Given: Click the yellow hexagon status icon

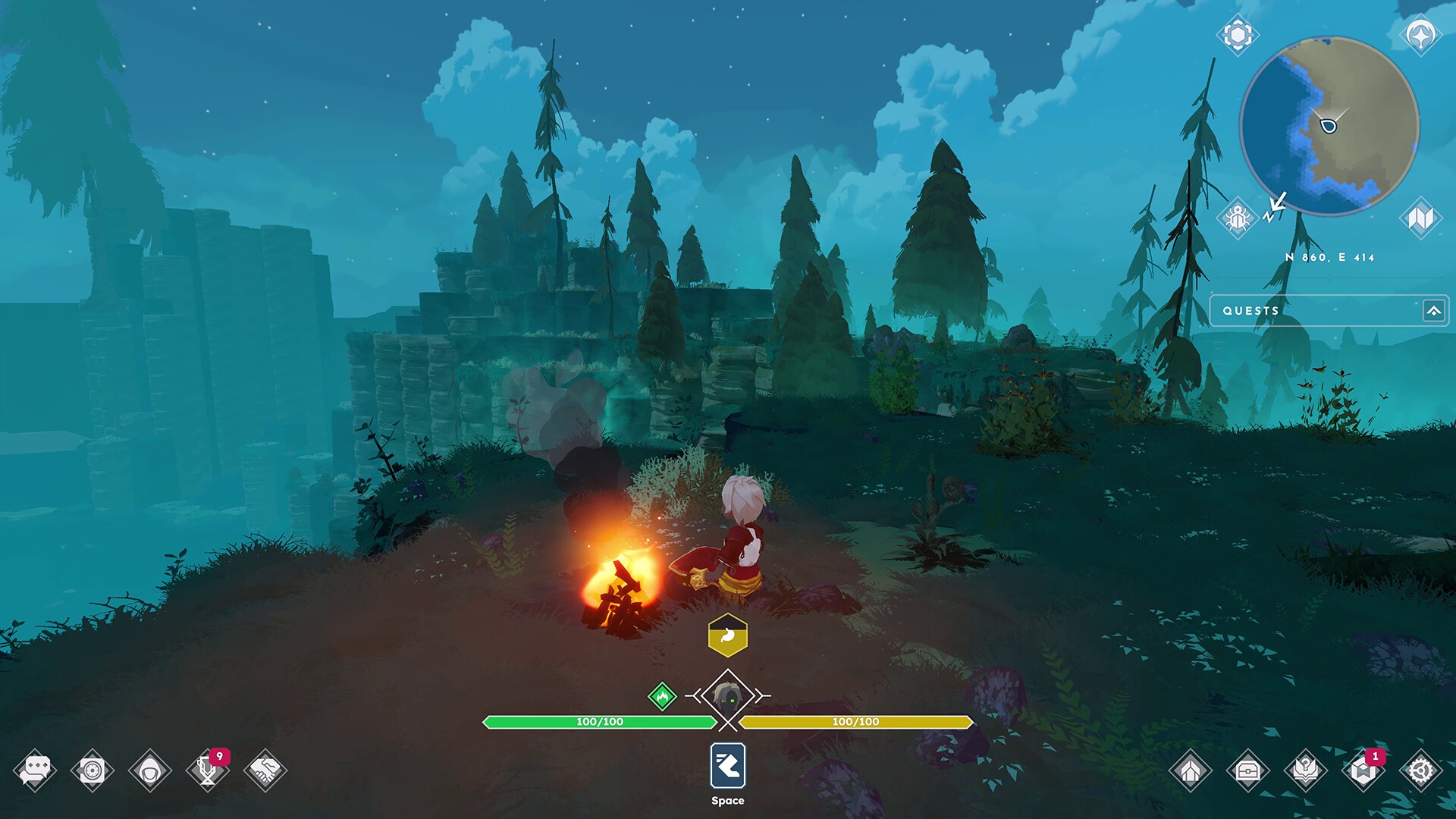Looking at the screenshot, I should [727, 635].
